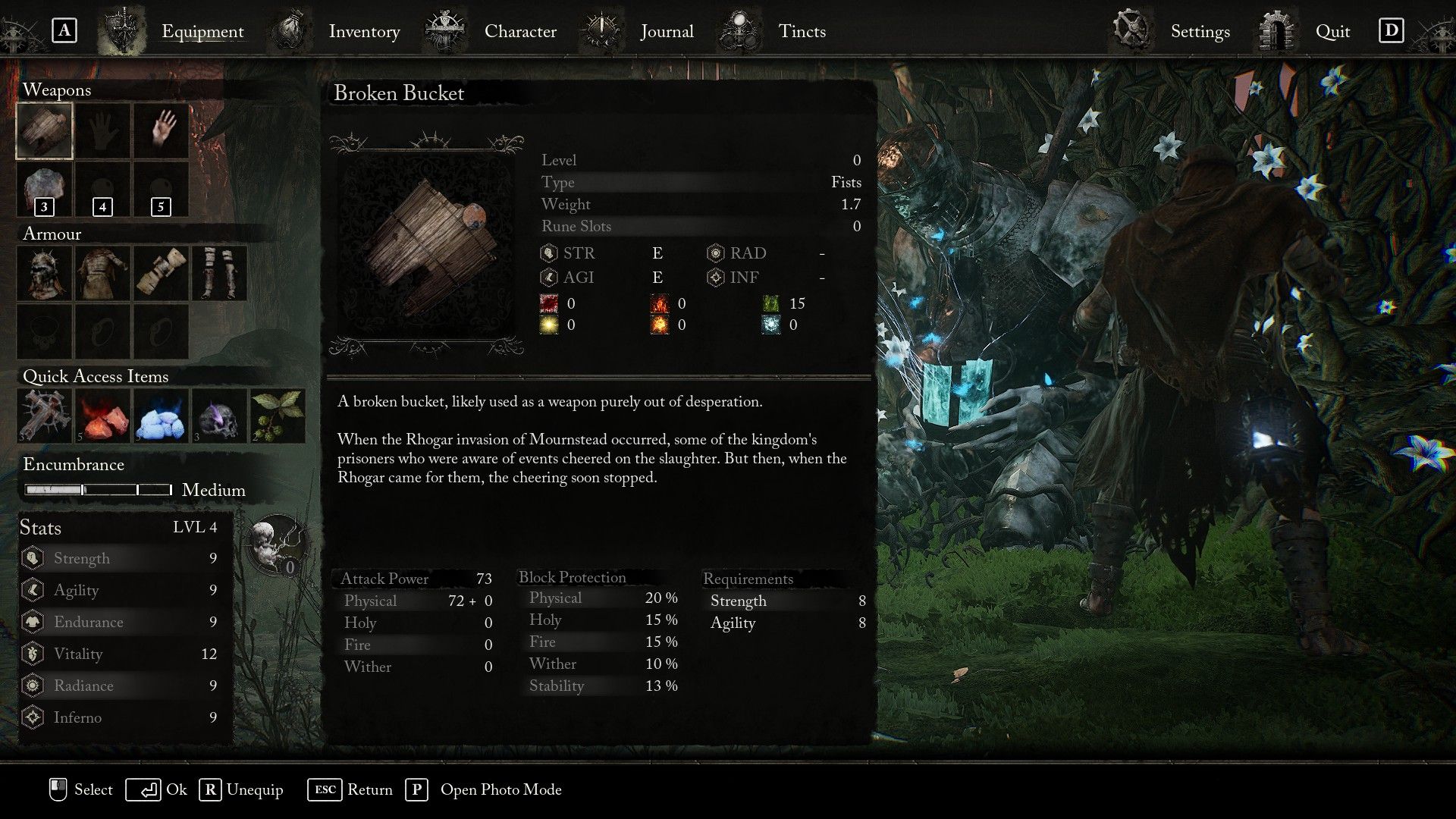Select the blue crystal quick access item
The height and width of the screenshot is (819, 1456).
159,414
